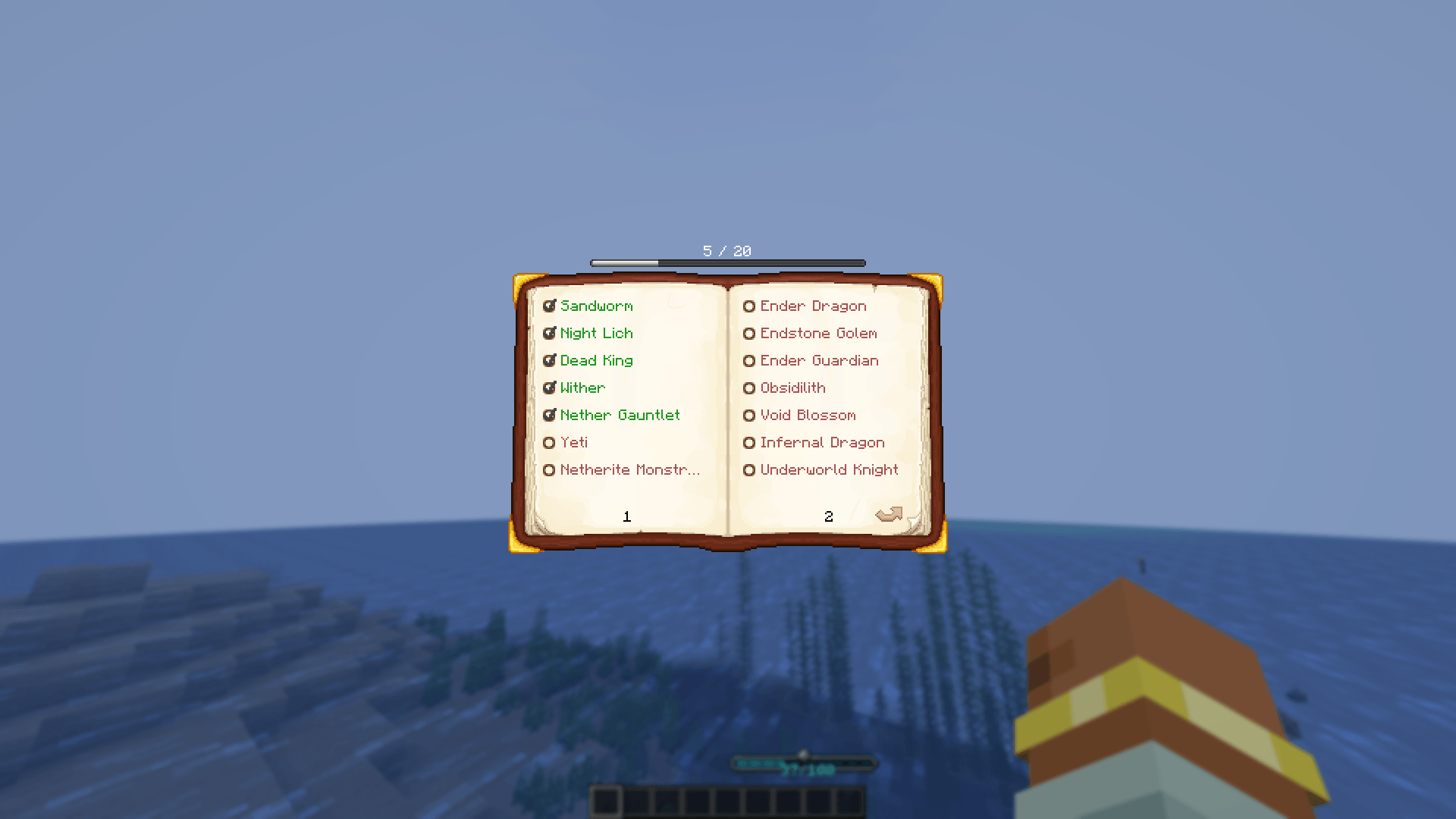The image size is (1456, 819).
Task: Uncheck the Night Lich entry
Action: coord(550,333)
